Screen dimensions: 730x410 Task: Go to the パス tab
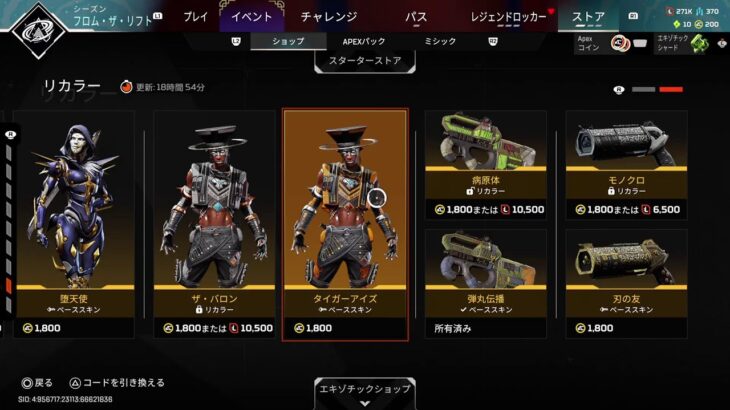[x=416, y=16]
